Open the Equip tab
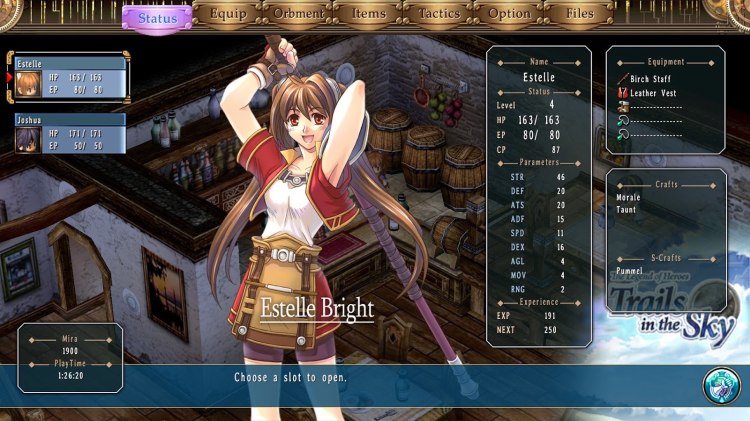This screenshot has height=421, width=750. (x=227, y=15)
